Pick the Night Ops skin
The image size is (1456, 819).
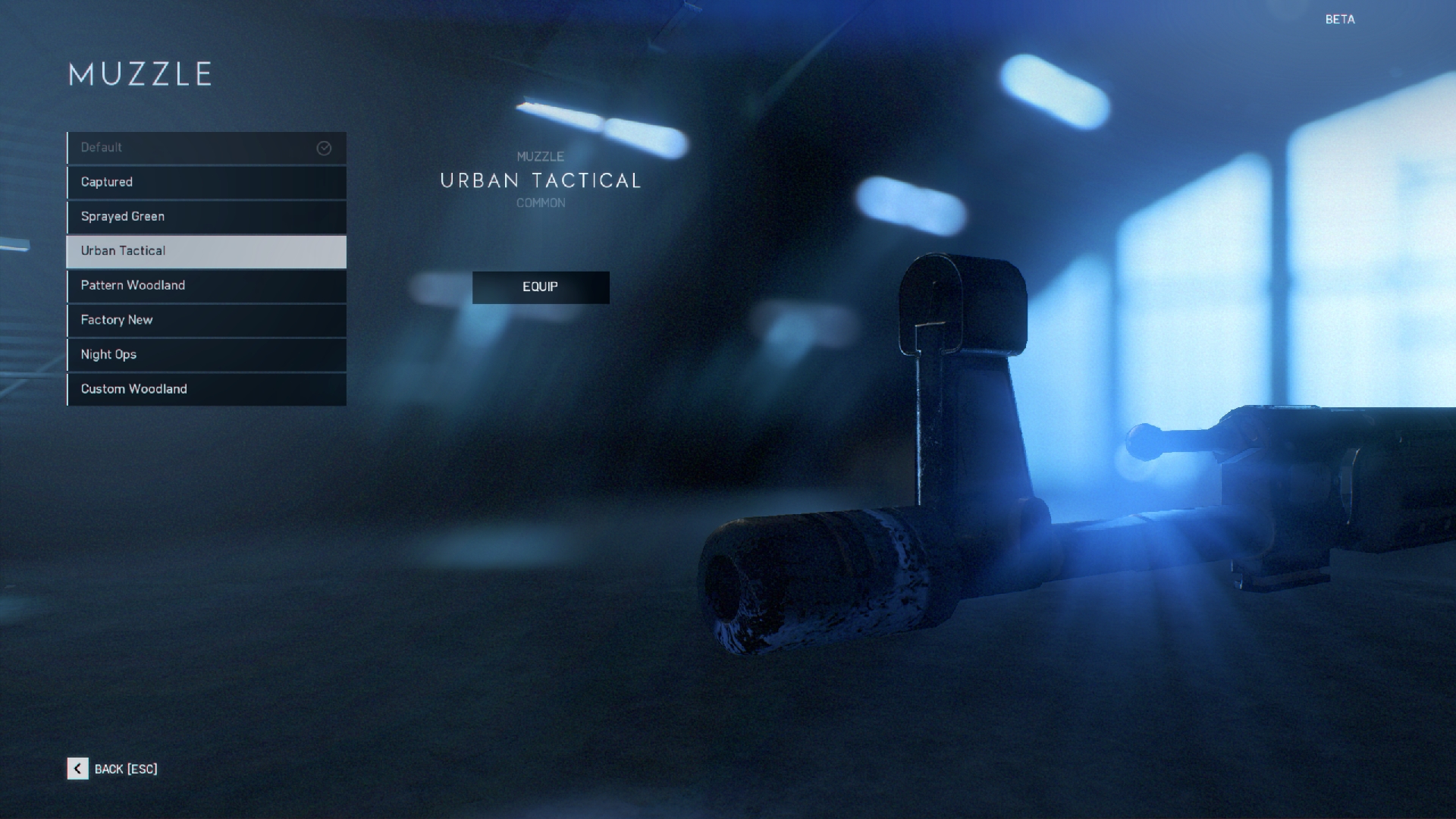coord(206,355)
